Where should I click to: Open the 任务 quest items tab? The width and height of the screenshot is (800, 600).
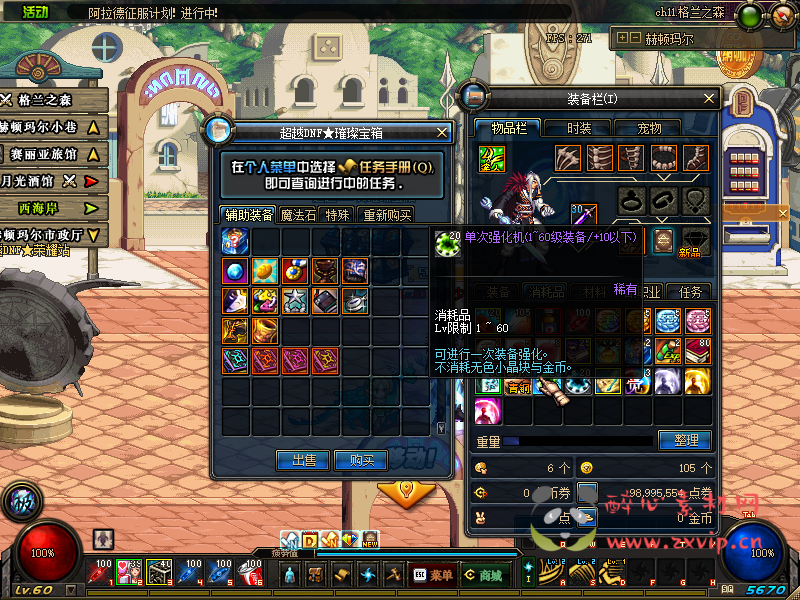pyautogui.click(x=691, y=292)
